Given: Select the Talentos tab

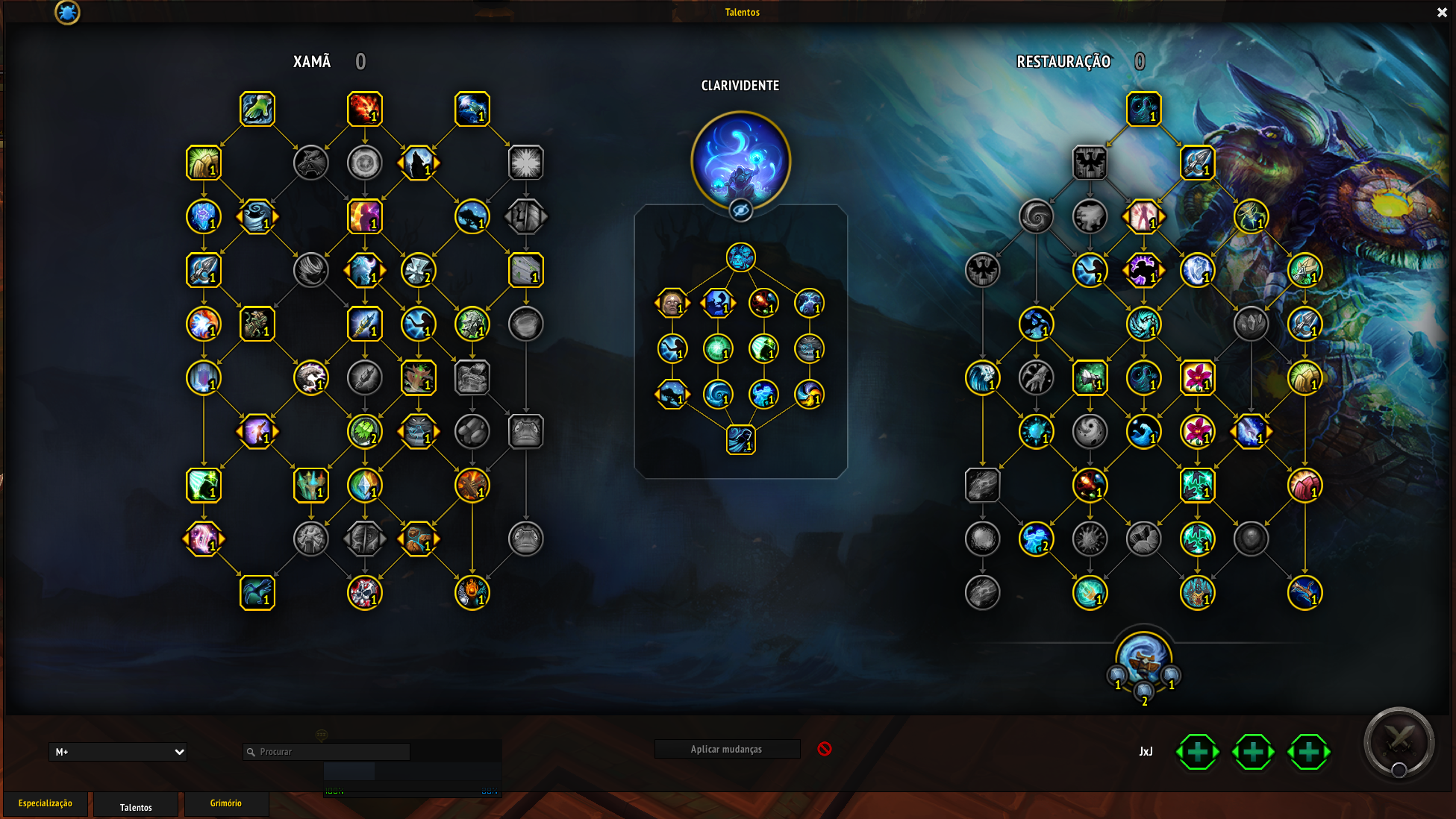Looking at the screenshot, I should pyautogui.click(x=136, y=806).
